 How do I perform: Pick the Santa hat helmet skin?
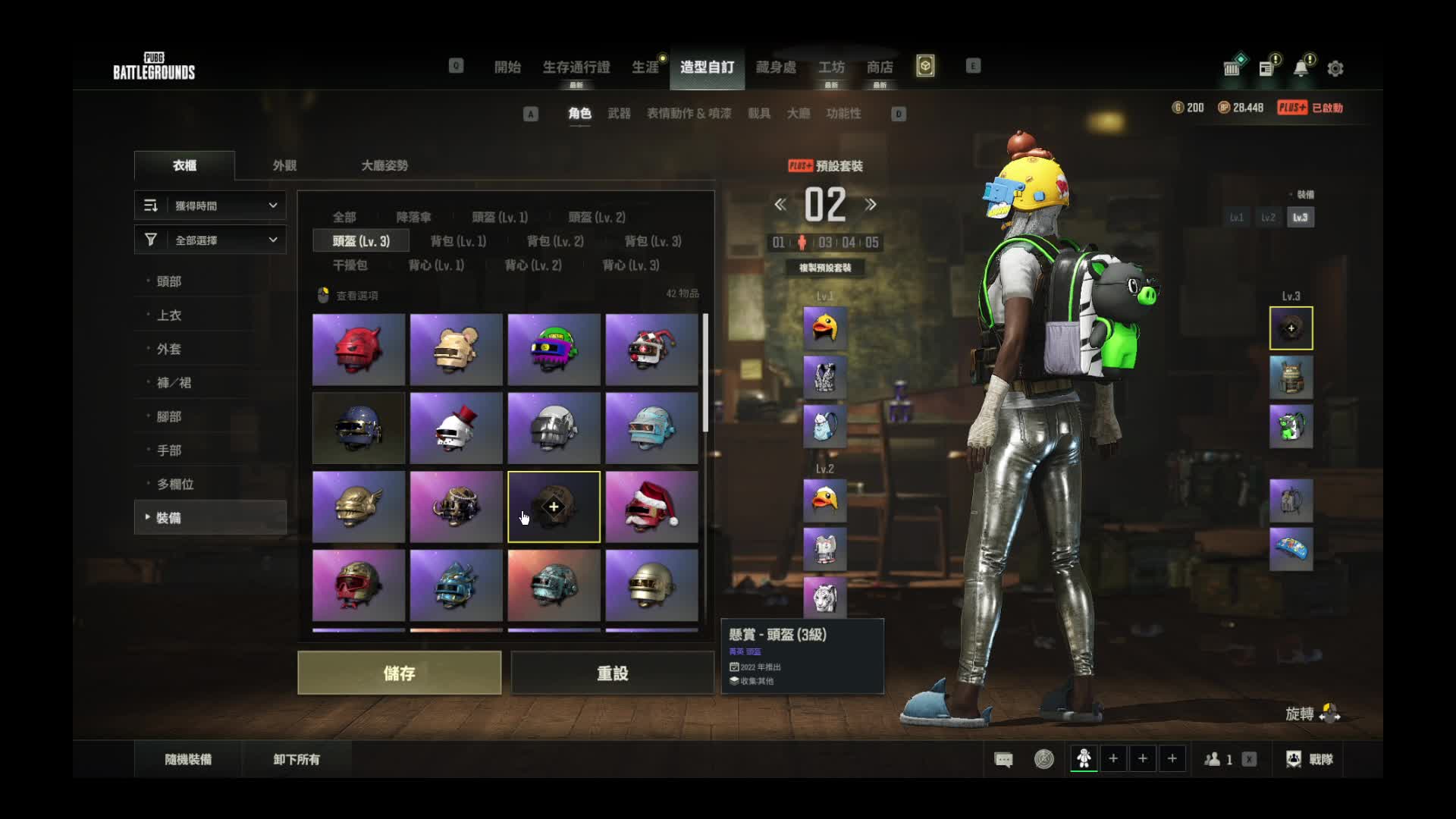(x=651, y=507)
